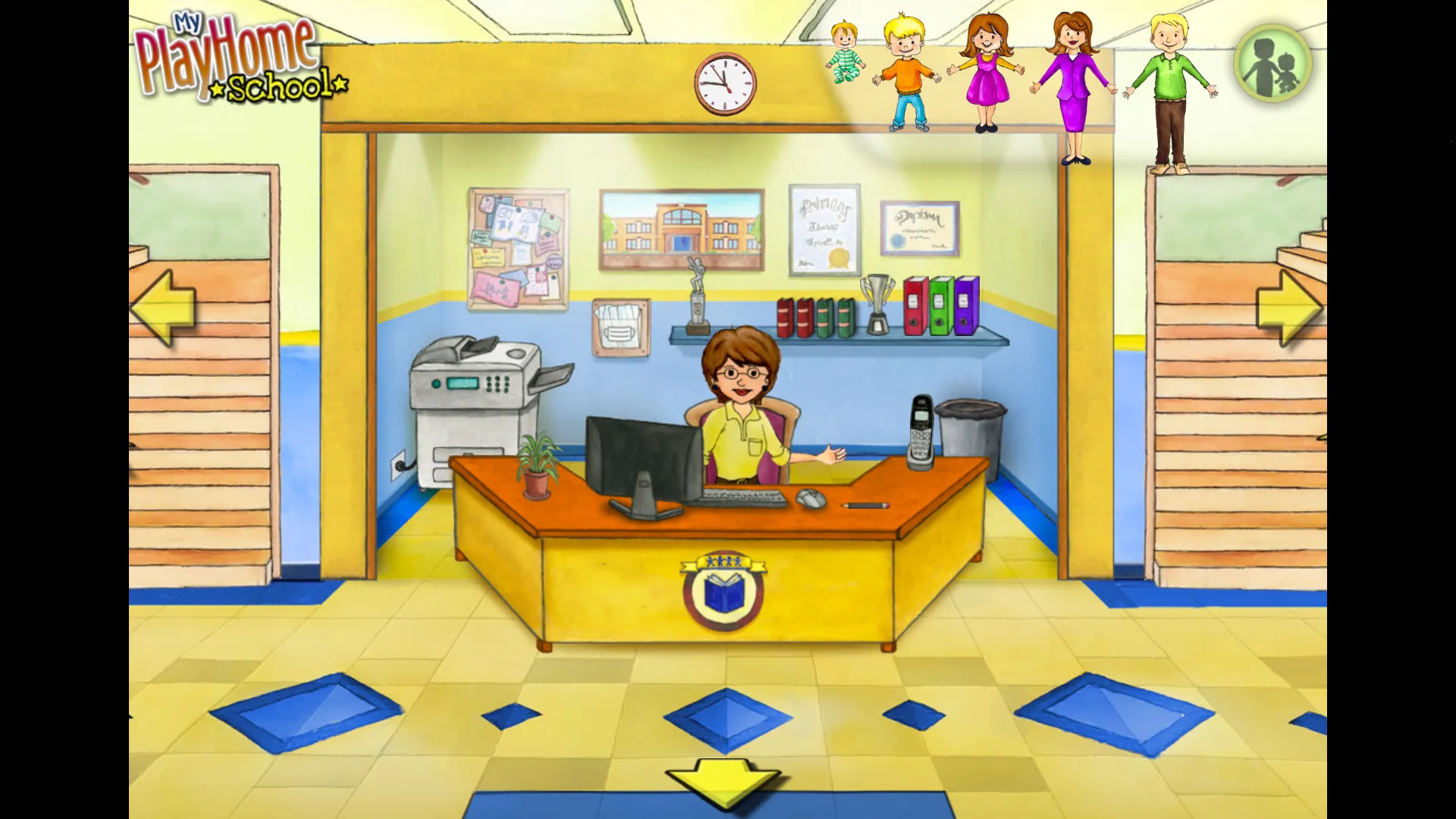Screen dimensions: 1456x819
Task: Select the baby in green pajamas
Action: (x=844, y=53)
